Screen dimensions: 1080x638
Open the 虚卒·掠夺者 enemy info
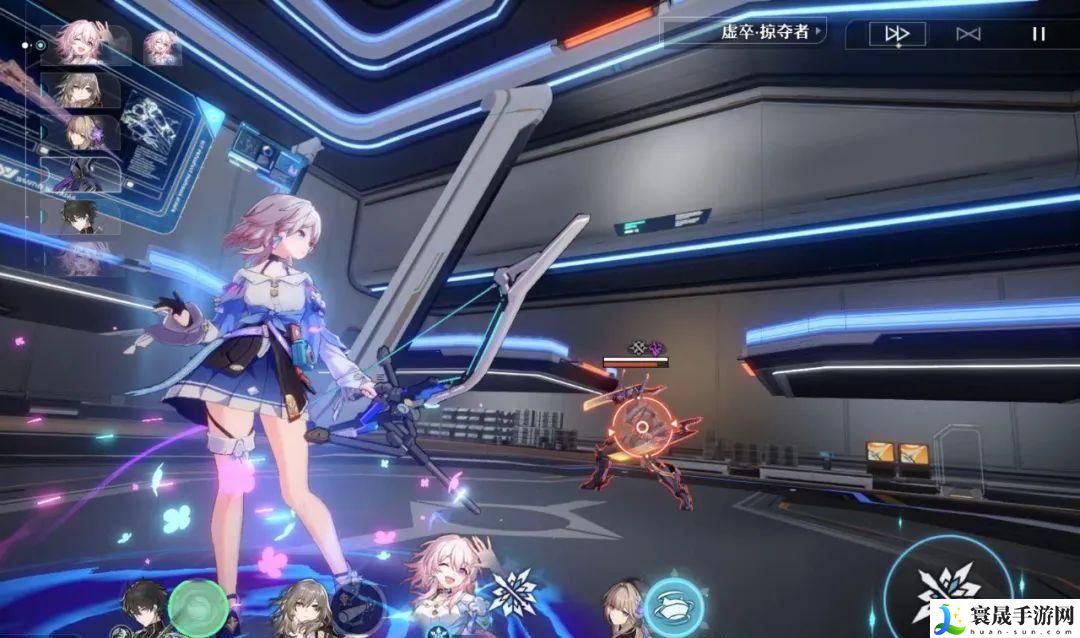(772, 32)
